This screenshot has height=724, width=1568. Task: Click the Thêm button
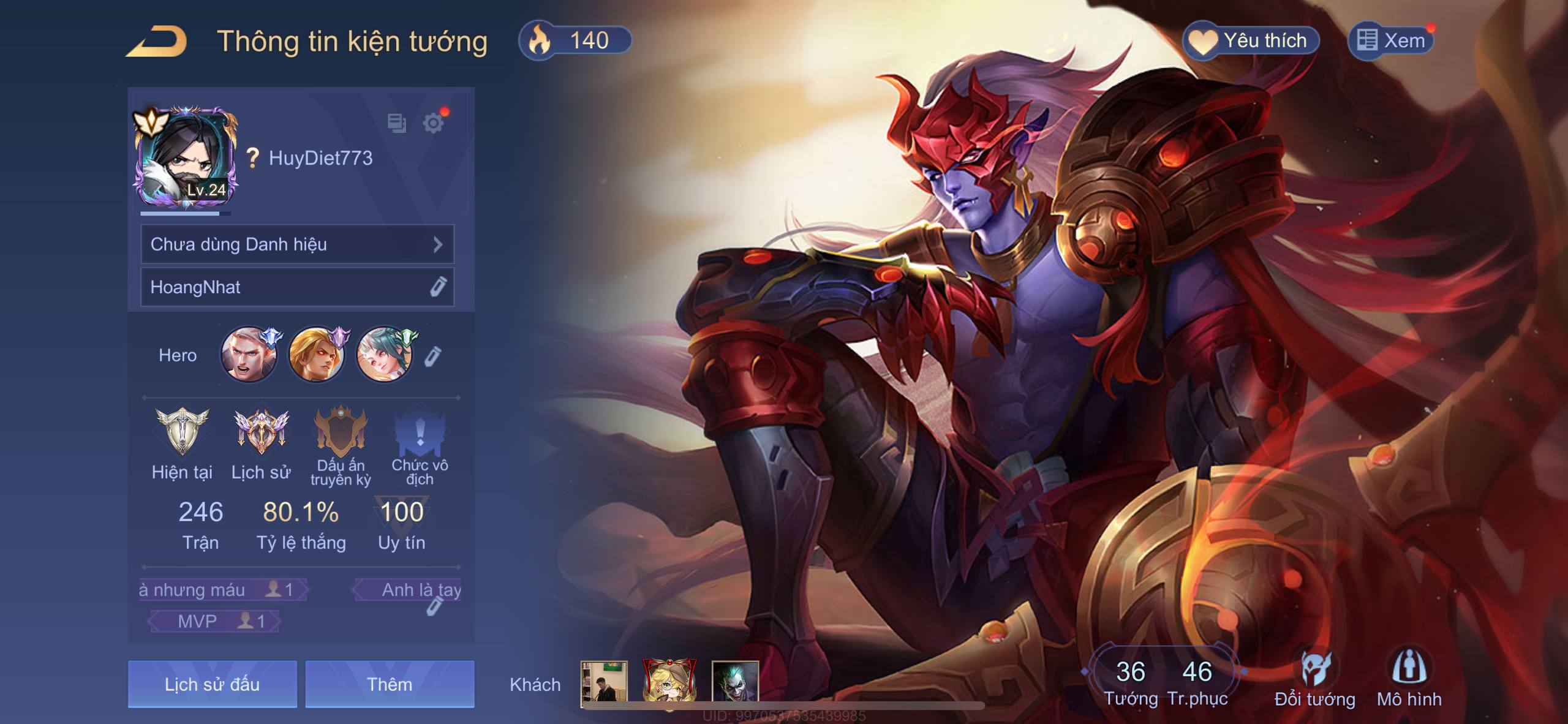[x=390, y=684]
